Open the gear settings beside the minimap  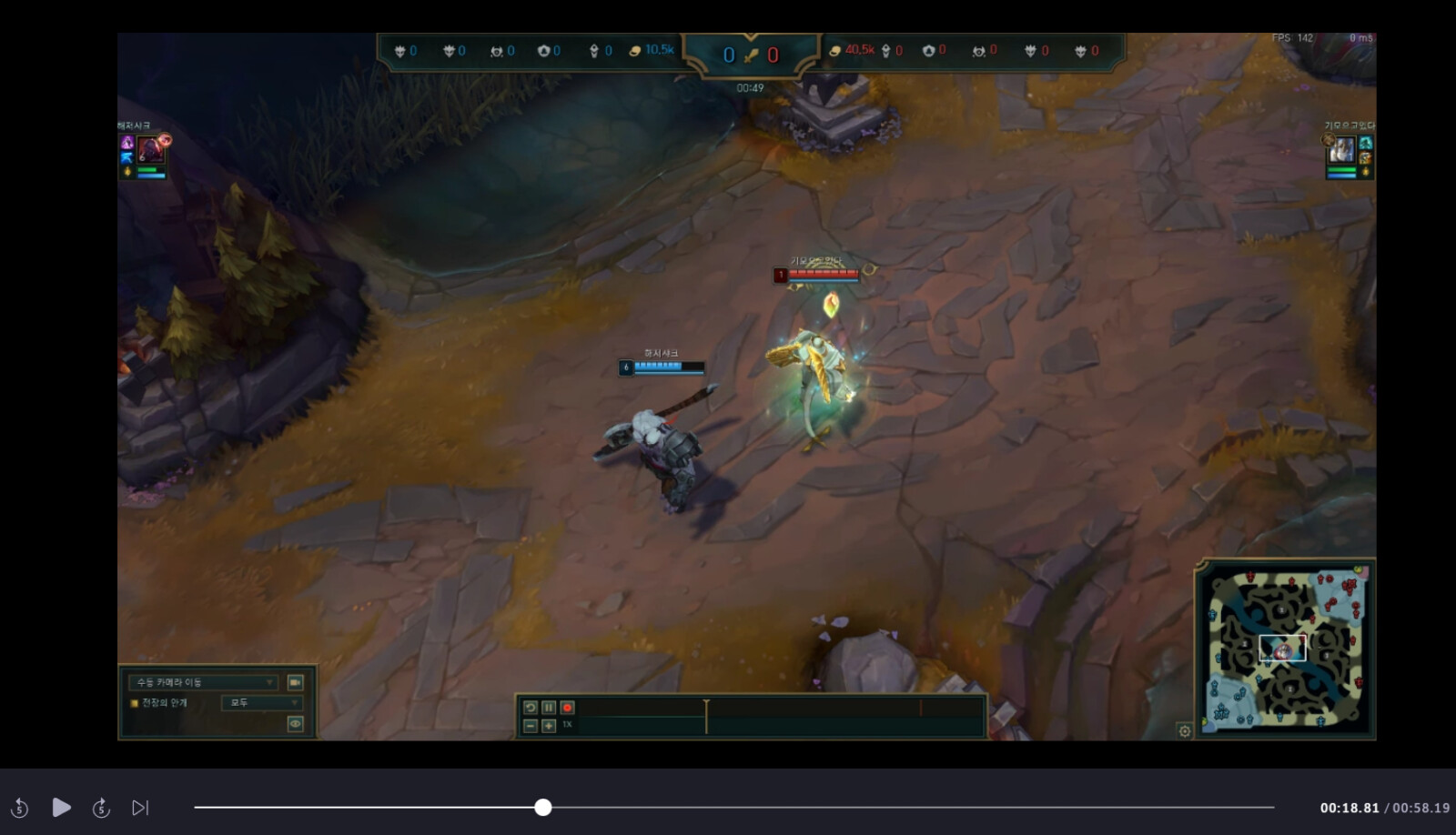[x=1184, y=730]
